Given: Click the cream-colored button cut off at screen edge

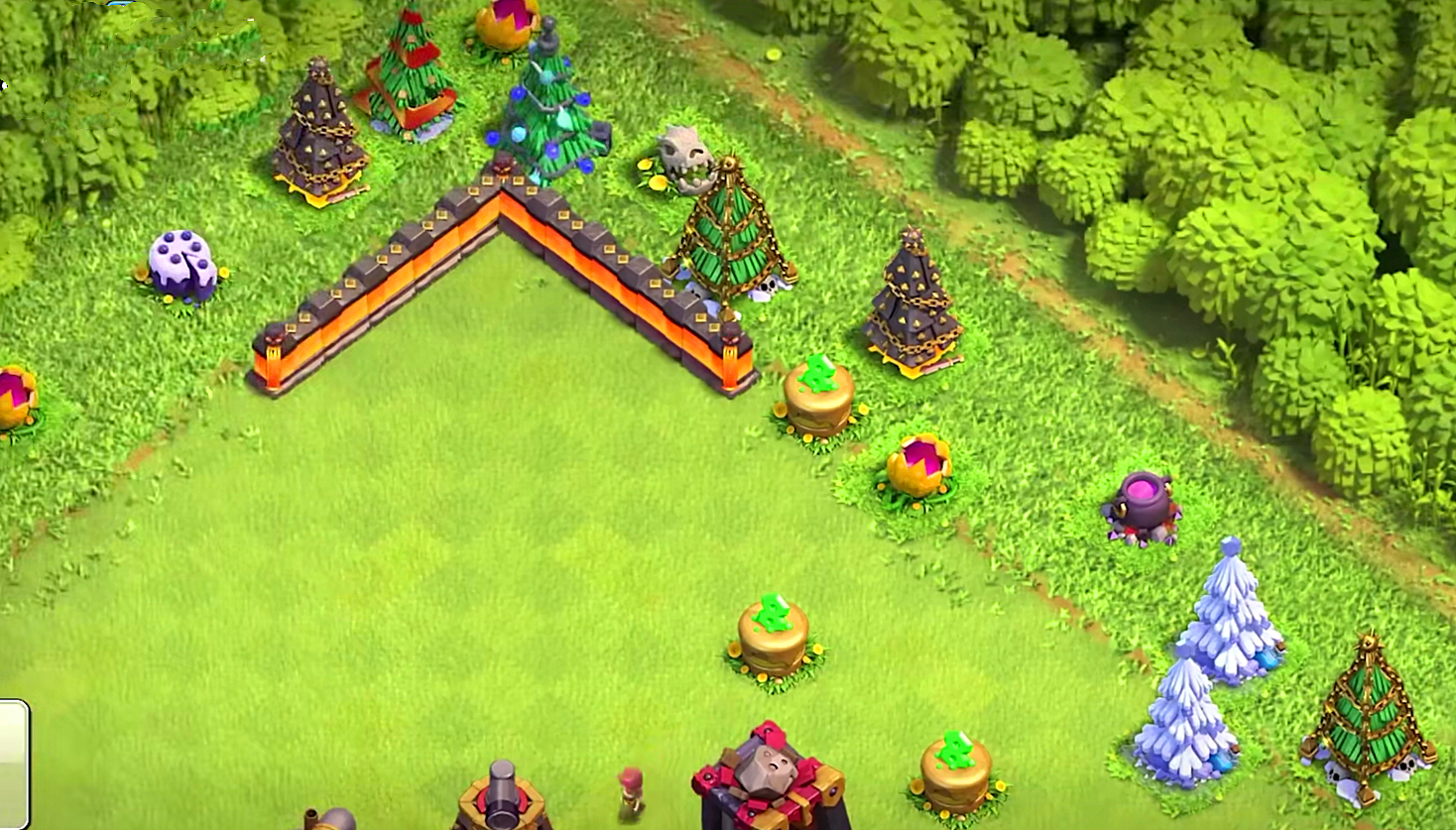Looking at the screenshot, I should coord(13,762).
